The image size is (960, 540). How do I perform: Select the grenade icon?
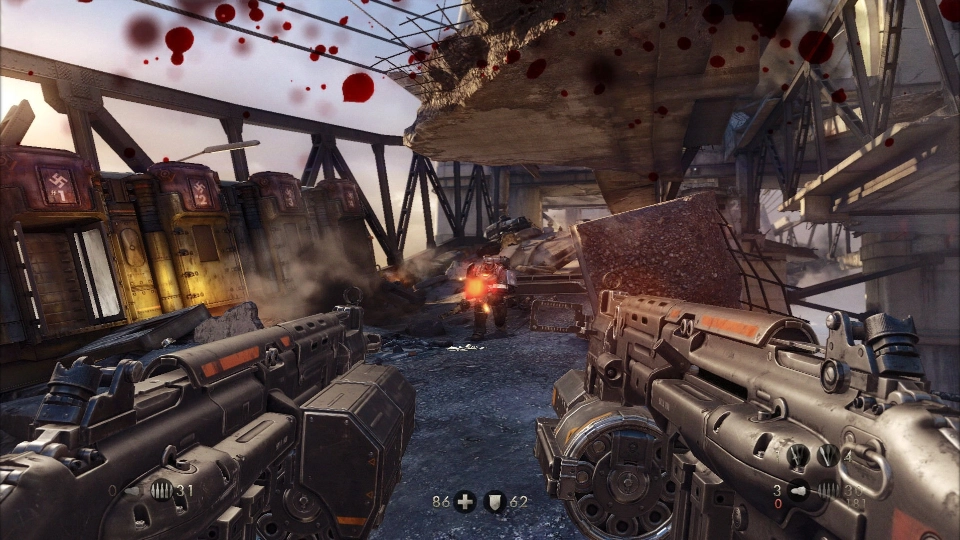[800, 490]
